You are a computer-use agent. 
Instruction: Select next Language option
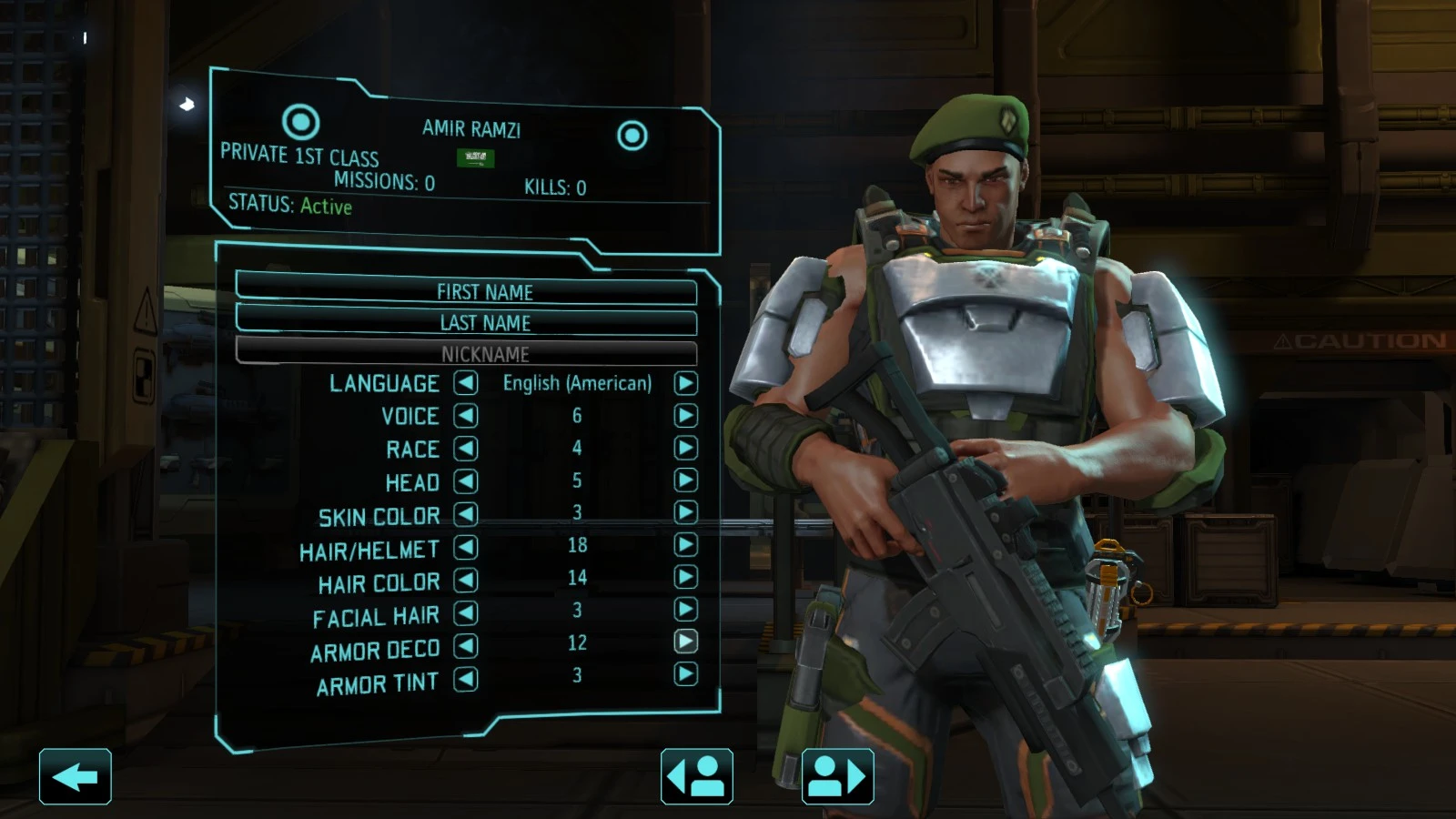(685, 383)
